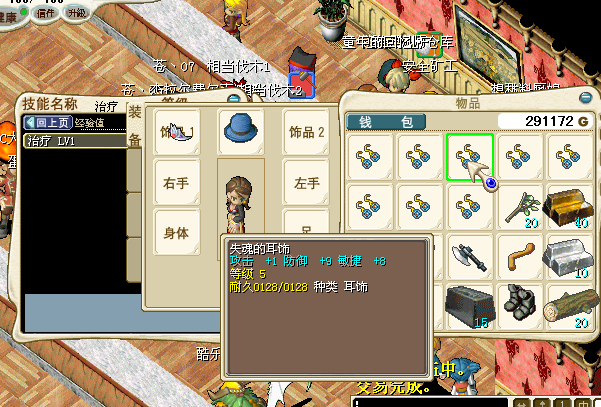
Task: Choose the empty 饰品 2 accessory slot
Action: click(307, 132)
